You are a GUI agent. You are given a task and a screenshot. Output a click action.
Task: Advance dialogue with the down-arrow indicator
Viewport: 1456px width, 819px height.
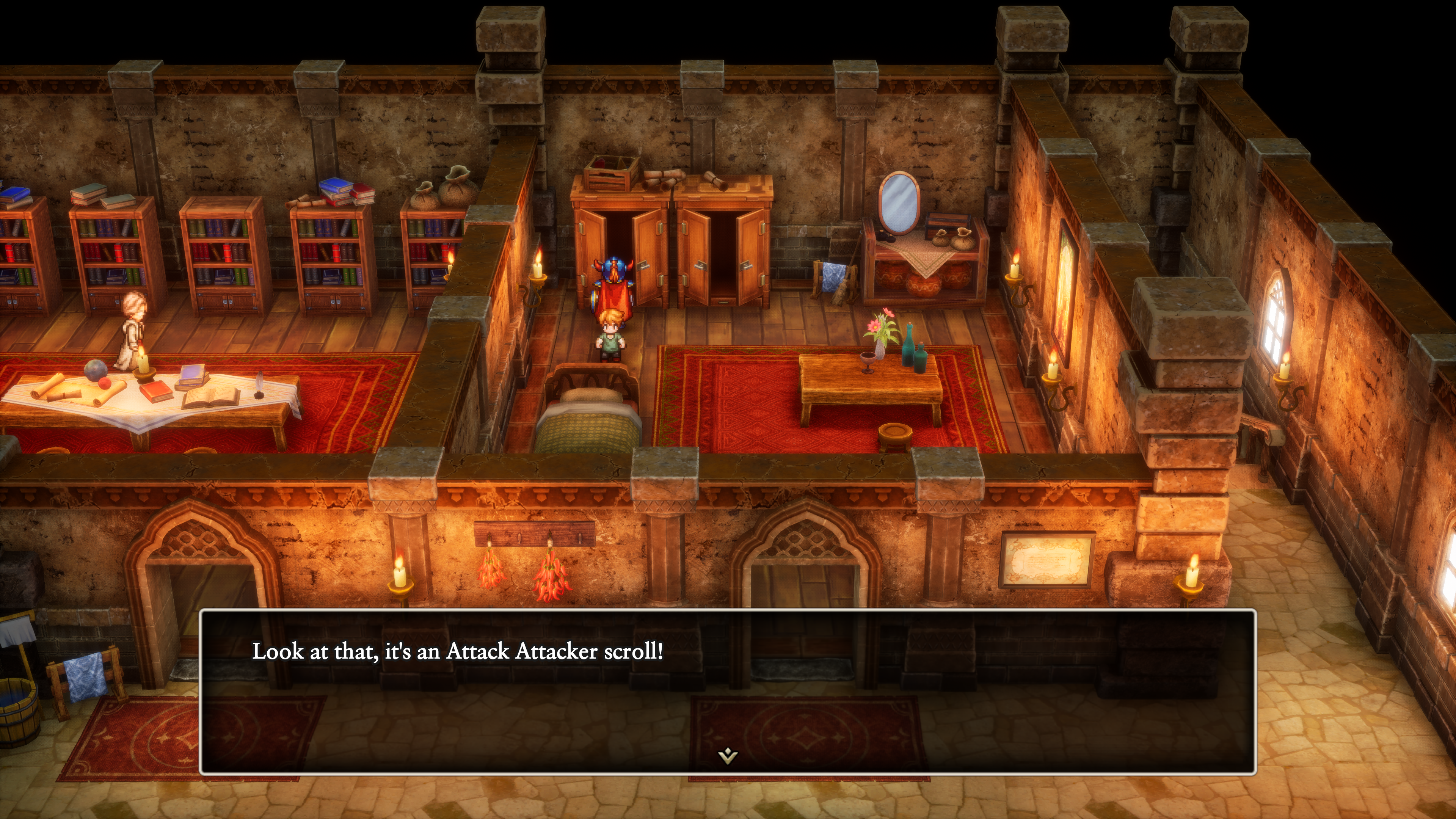click(x=728, y=755)
